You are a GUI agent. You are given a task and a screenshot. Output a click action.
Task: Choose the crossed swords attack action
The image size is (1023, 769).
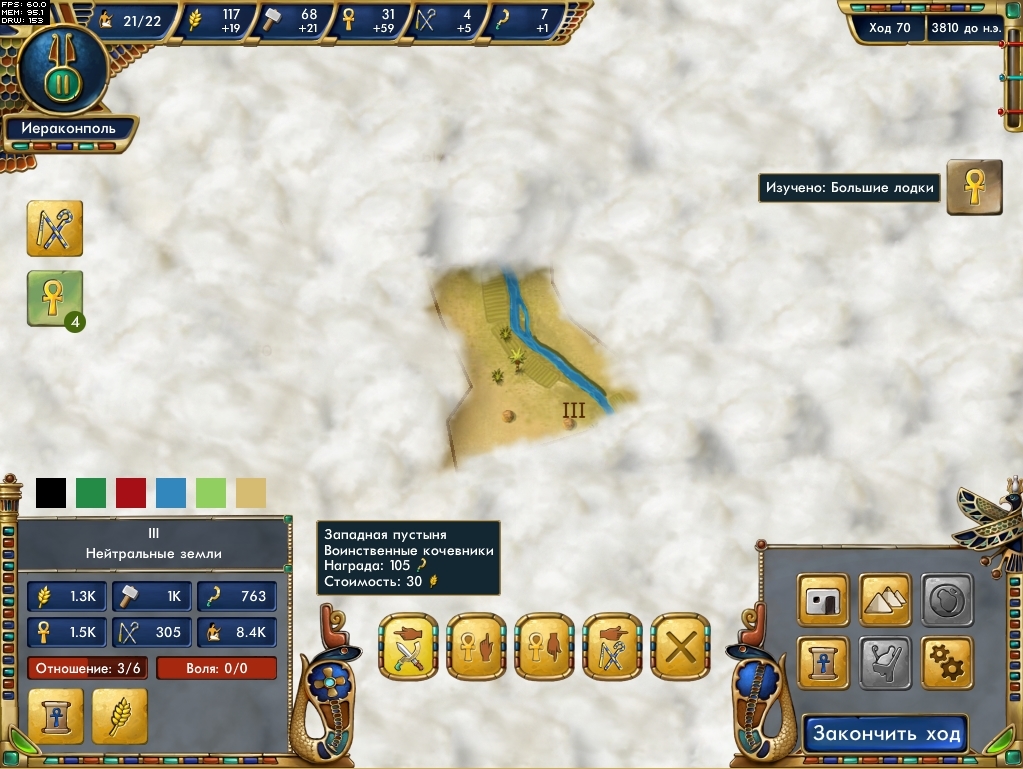408,647
